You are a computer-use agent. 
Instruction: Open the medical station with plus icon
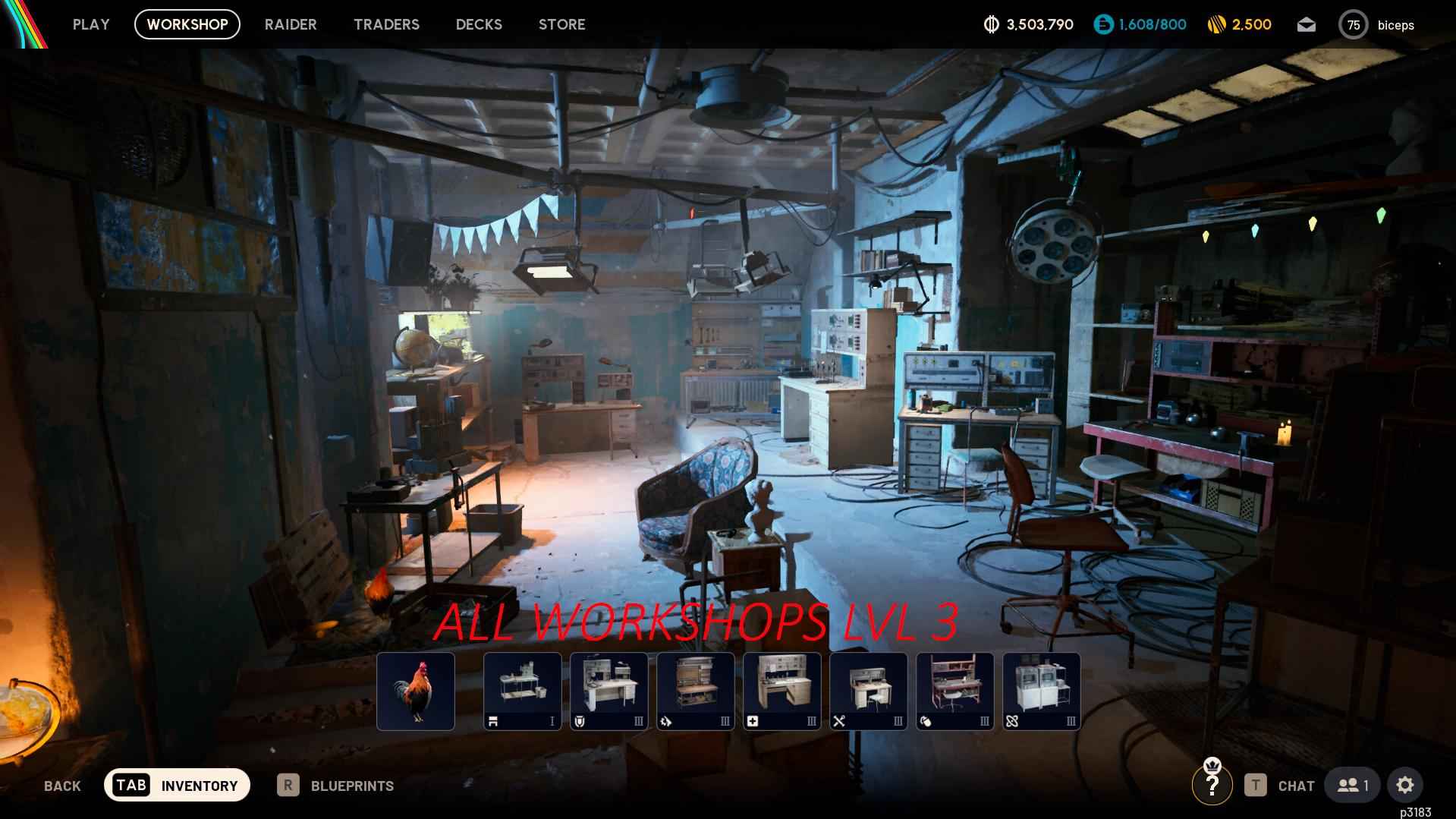[x=781, y=691]
